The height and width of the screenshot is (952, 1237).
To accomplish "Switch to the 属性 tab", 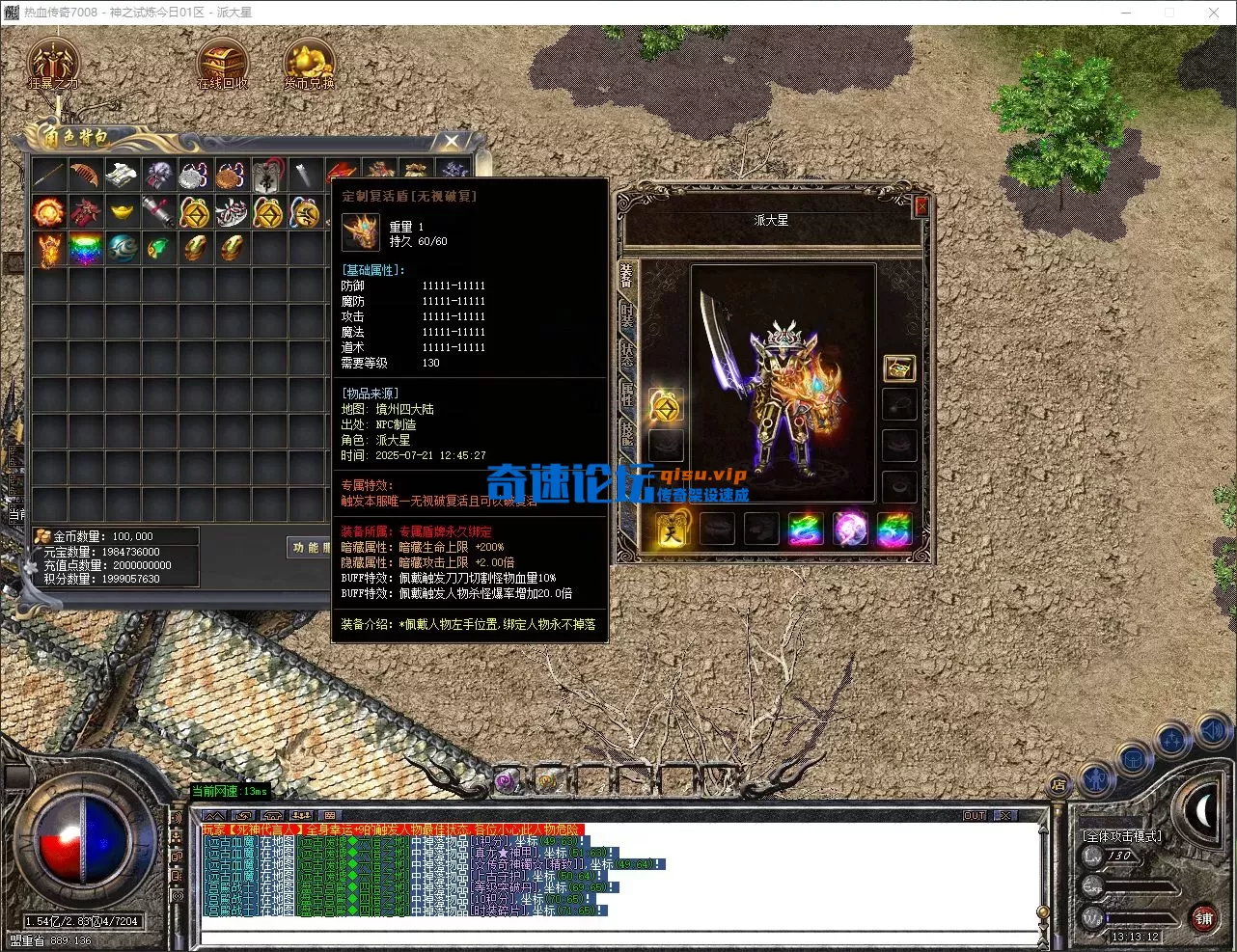I will pos(627,394).
